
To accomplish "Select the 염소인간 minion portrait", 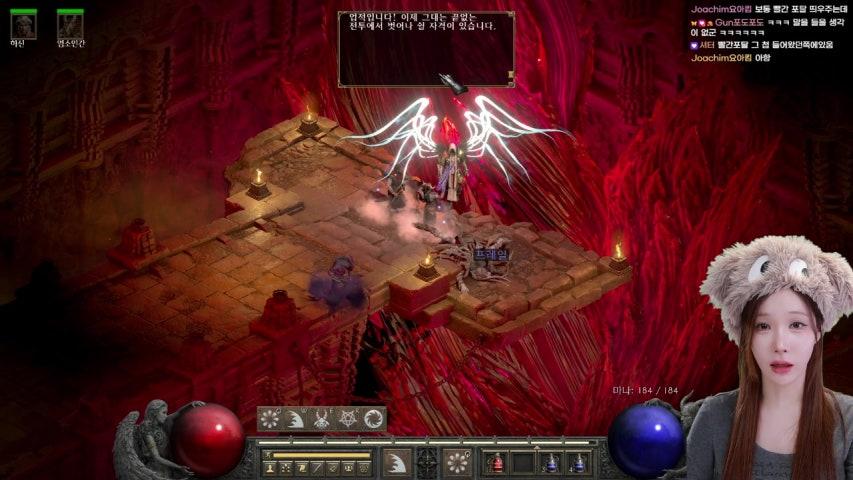I will pyautogui.click(x=70, y=25).
